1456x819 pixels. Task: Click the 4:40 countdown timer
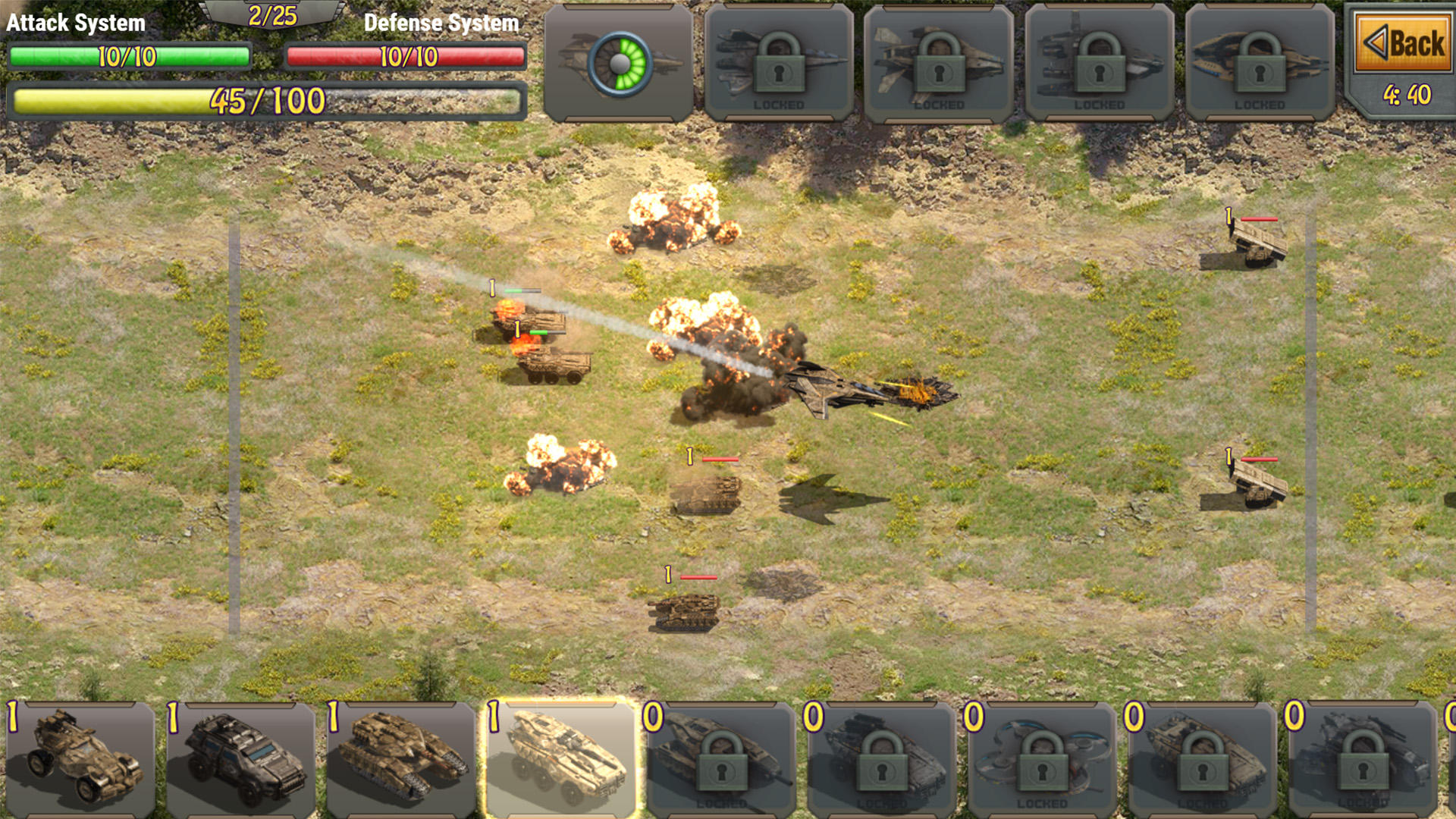(1407, 95)
